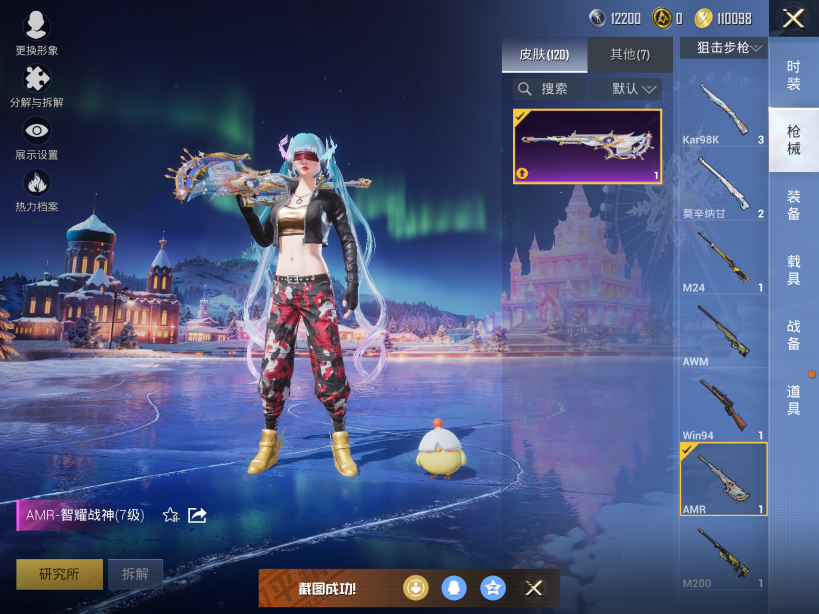Open the 载具 vehicle category

pyautogui.click(x=793, y=270)
